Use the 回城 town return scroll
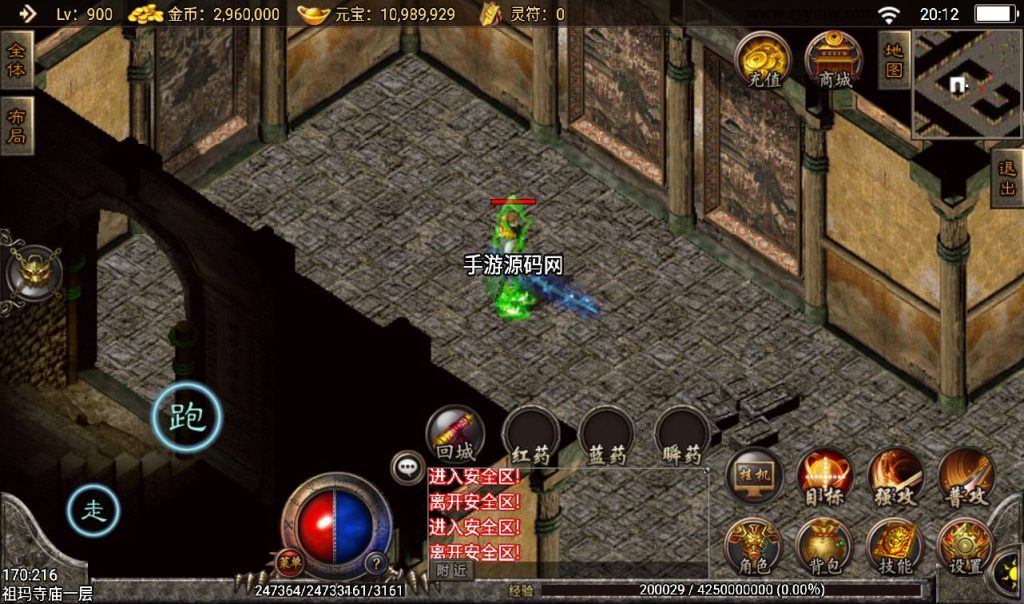The height and width of the screenshot is (604, 1024). (455, 435)
